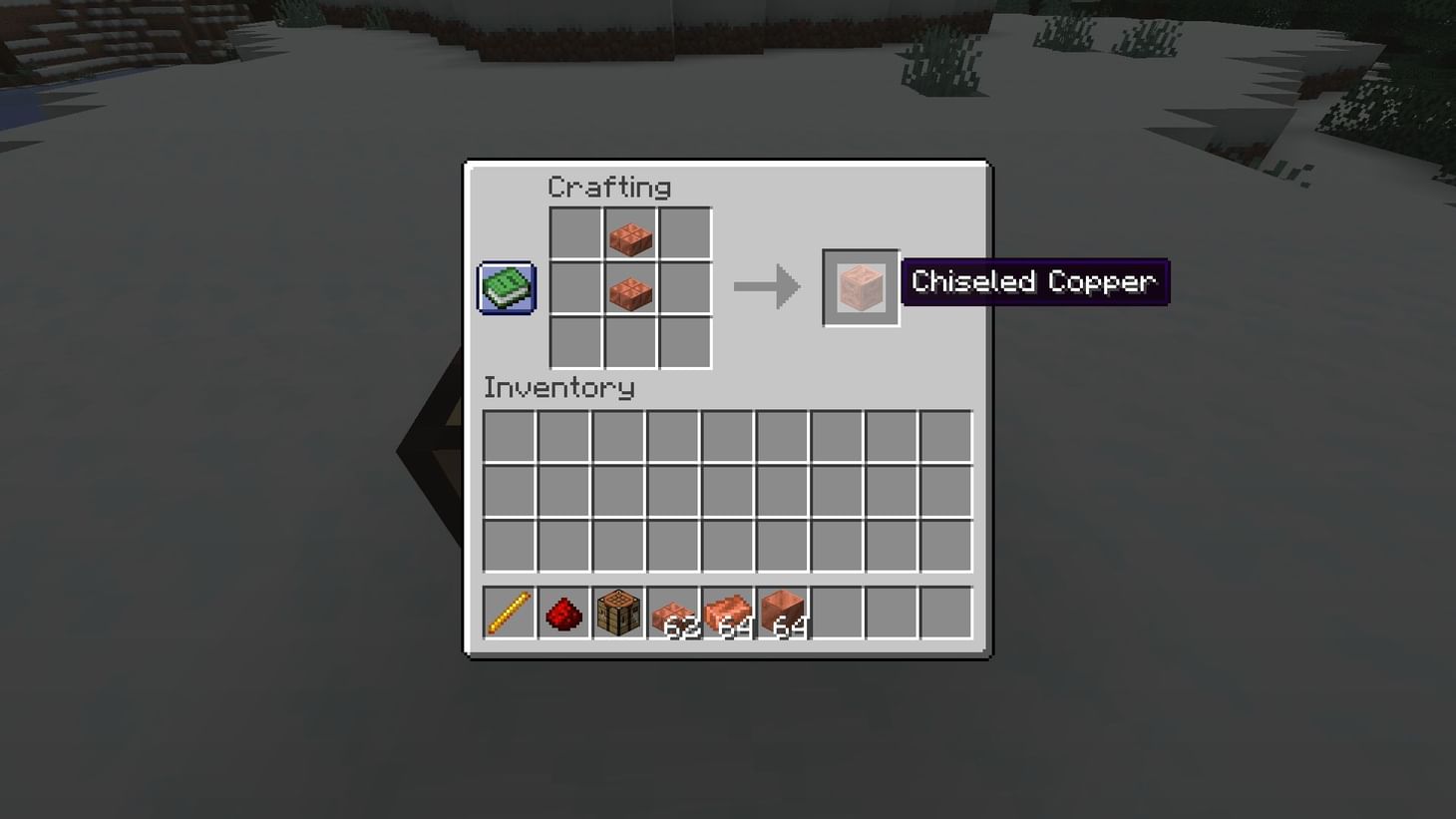Click the Crafting heading text
Screen dimensions: 1456x819
609,187
